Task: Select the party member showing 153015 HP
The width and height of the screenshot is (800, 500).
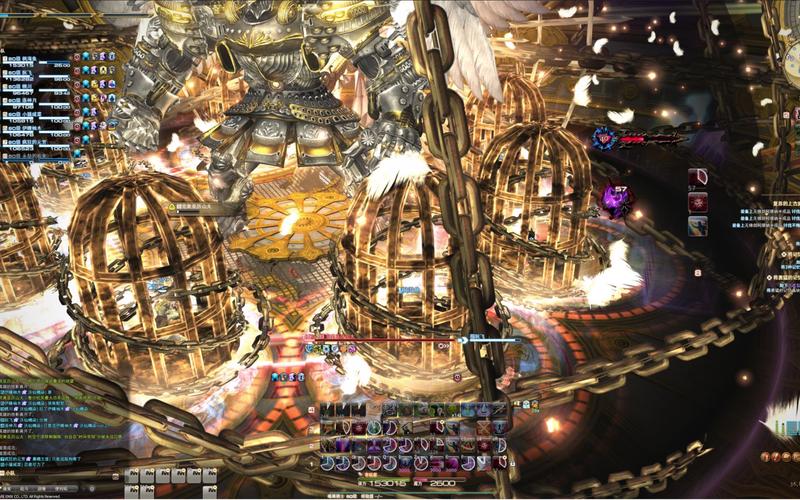Action: pos(40,64)
